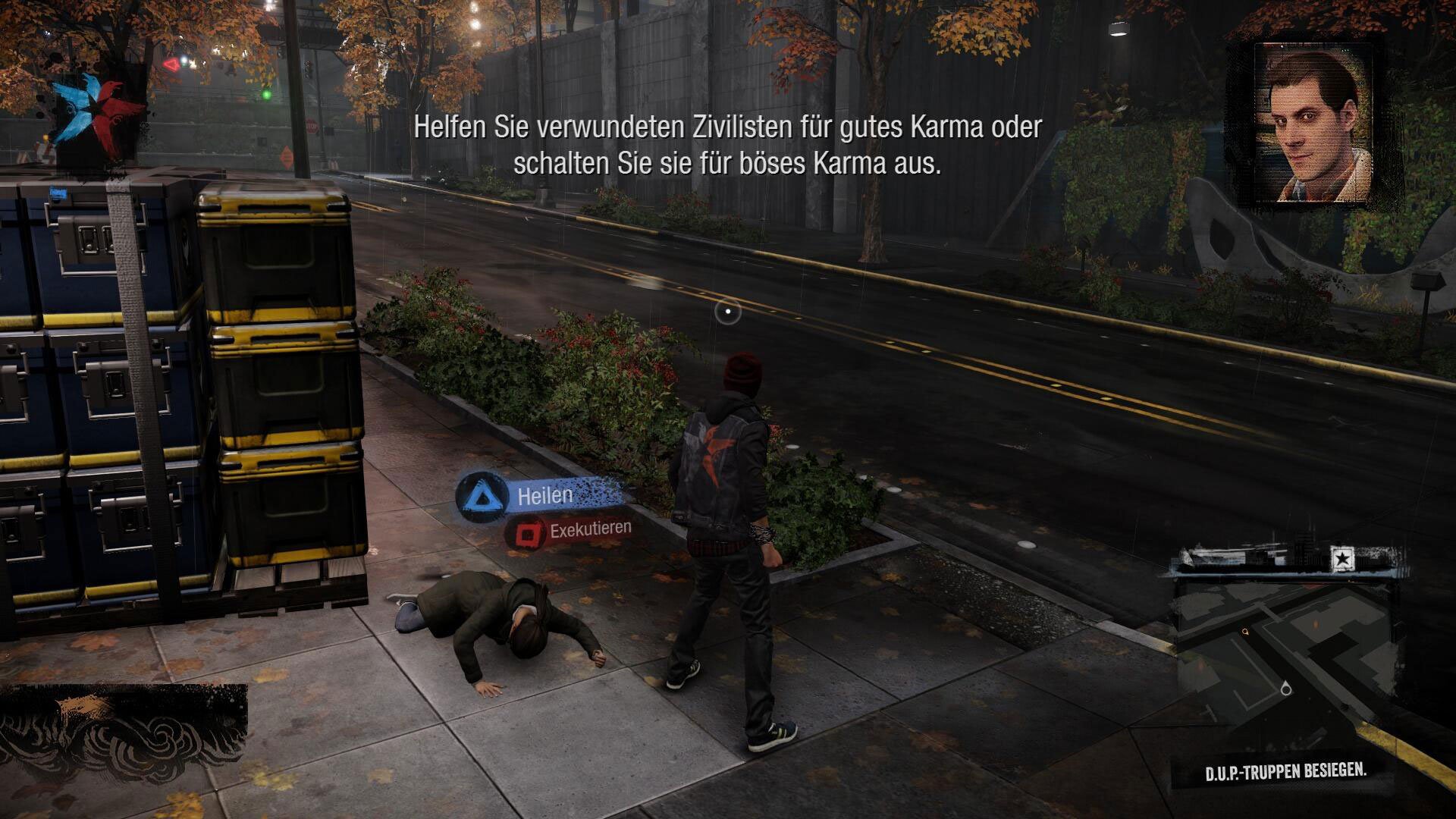Select the teardrop player marker on the minimap
This screenshot has height=819, width=1456.
1285,689
